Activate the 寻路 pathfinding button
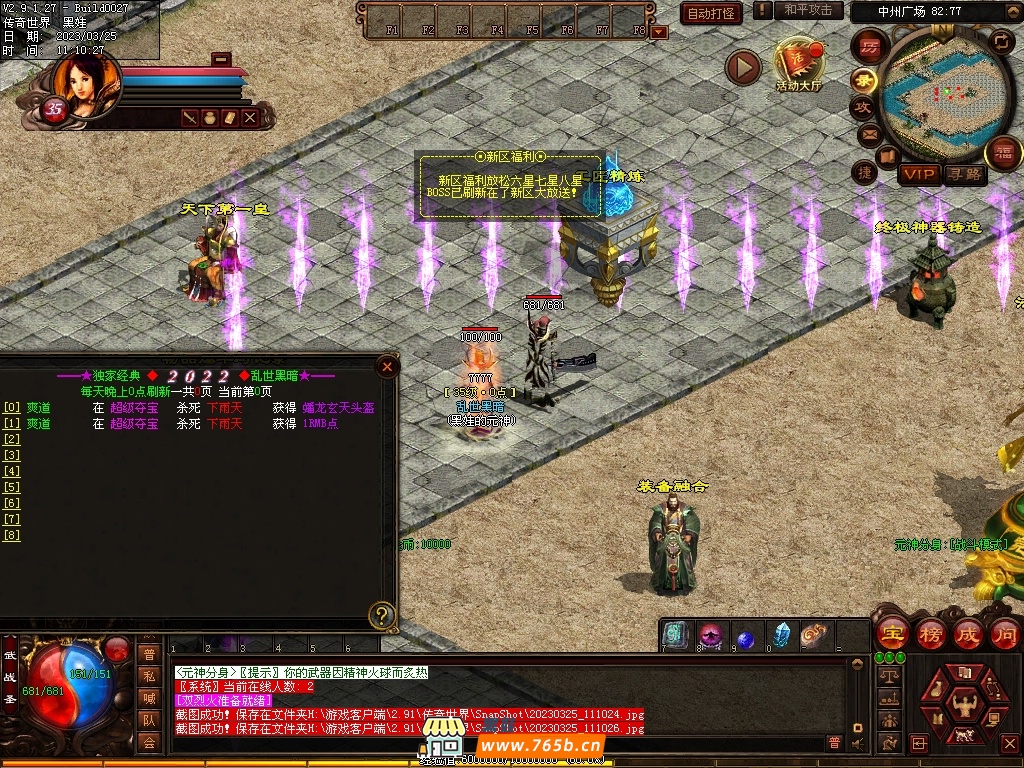Image resolution: width=1024 pixels, height=768 pixels. (964, 174)
